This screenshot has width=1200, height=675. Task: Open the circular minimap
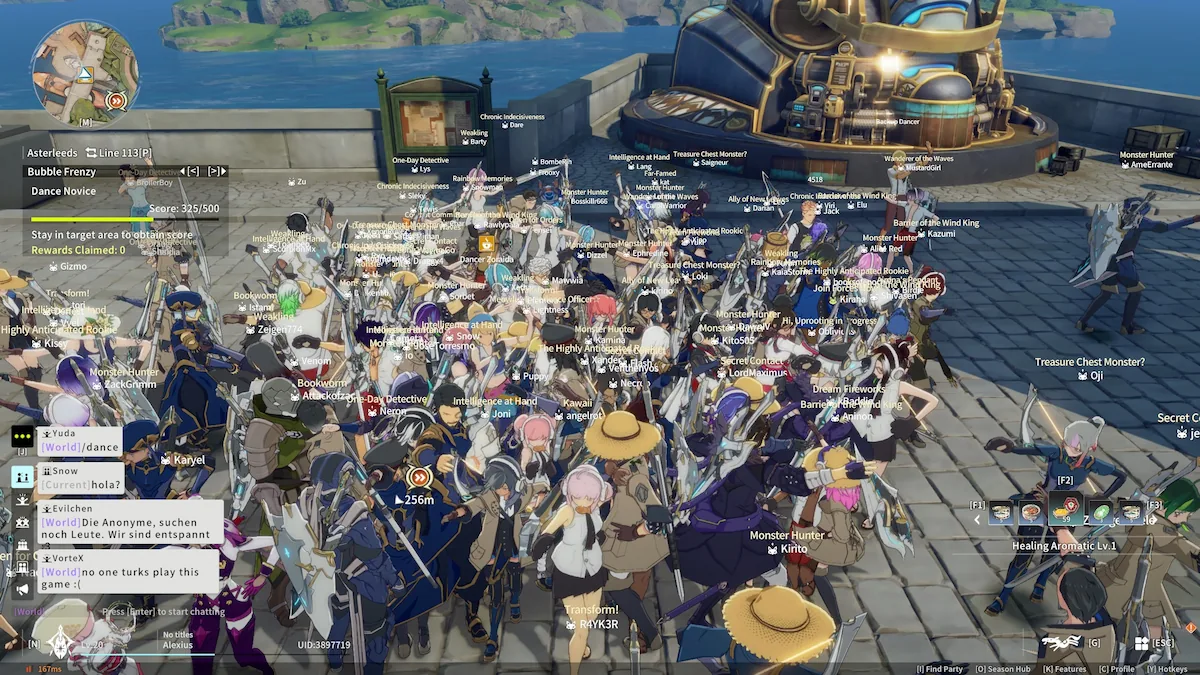click(85, 73)
